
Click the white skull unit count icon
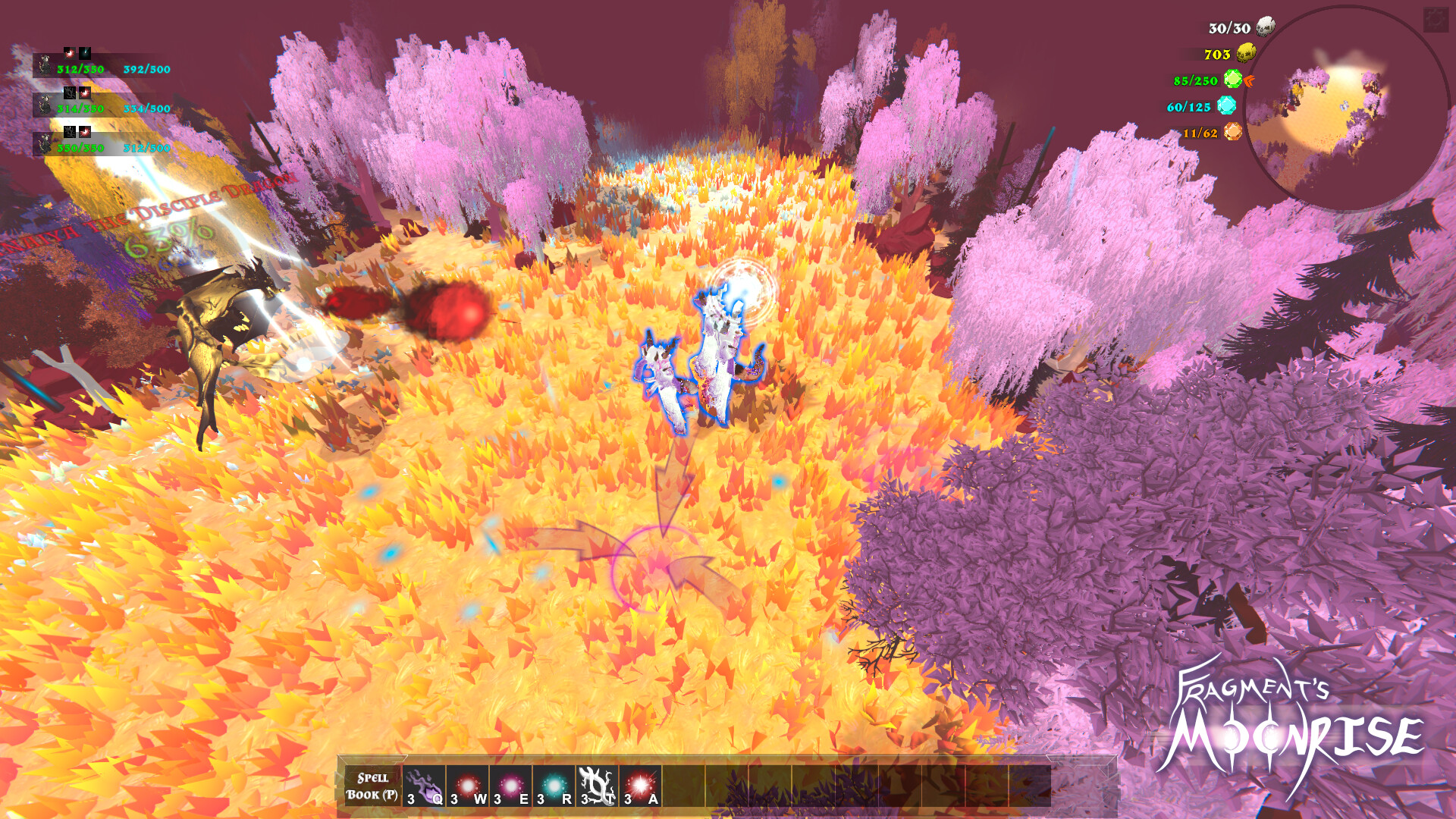(x=1264, y=26)
